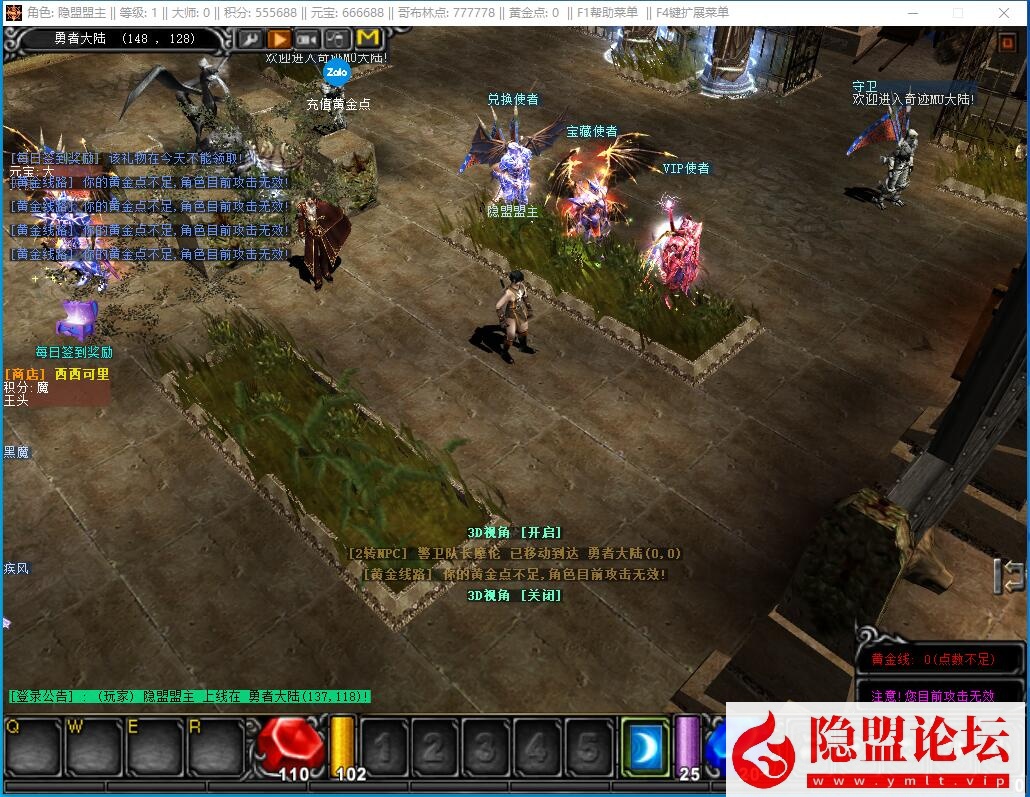Select numbered skill slot 1
The height and width of the screenshot is (797, 1030).
(x=384, y=747)
